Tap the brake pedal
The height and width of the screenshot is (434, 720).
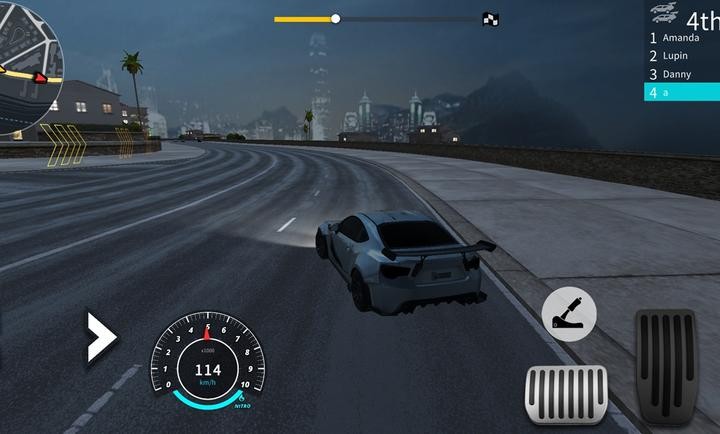pos(566,396)
